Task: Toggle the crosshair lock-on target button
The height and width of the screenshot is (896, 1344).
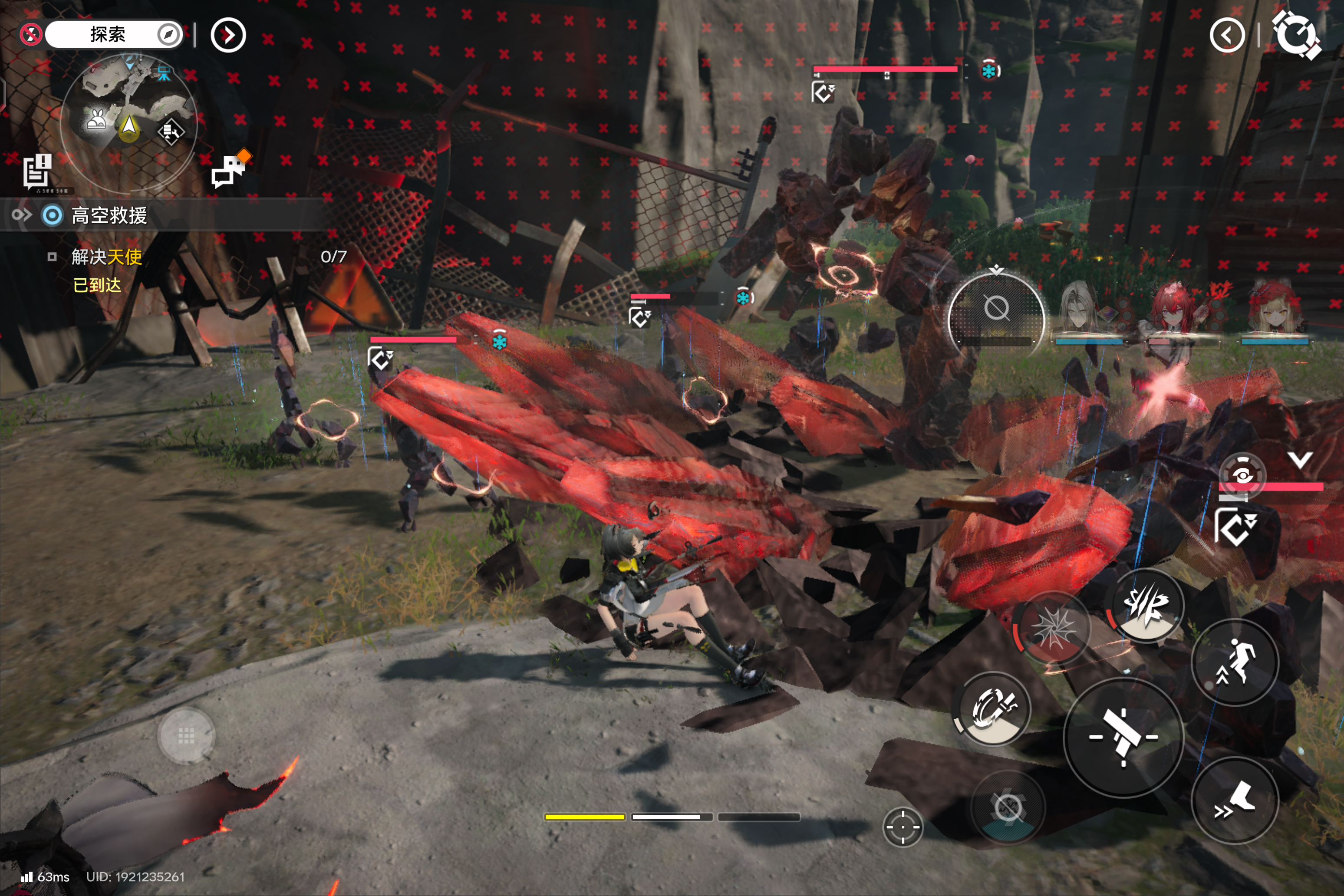Action: click(x=903, y=827)
